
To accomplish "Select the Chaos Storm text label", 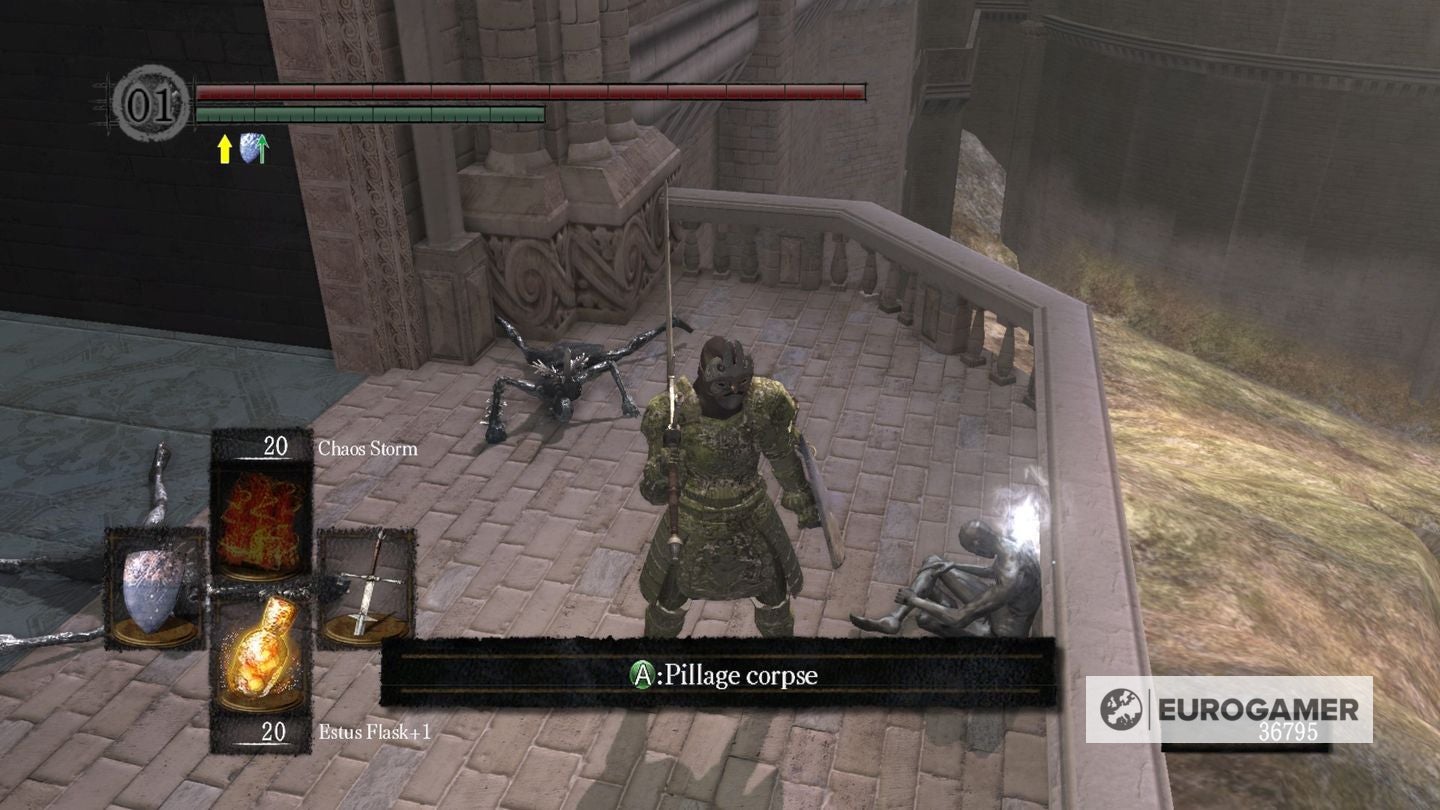I will point(367,449).
